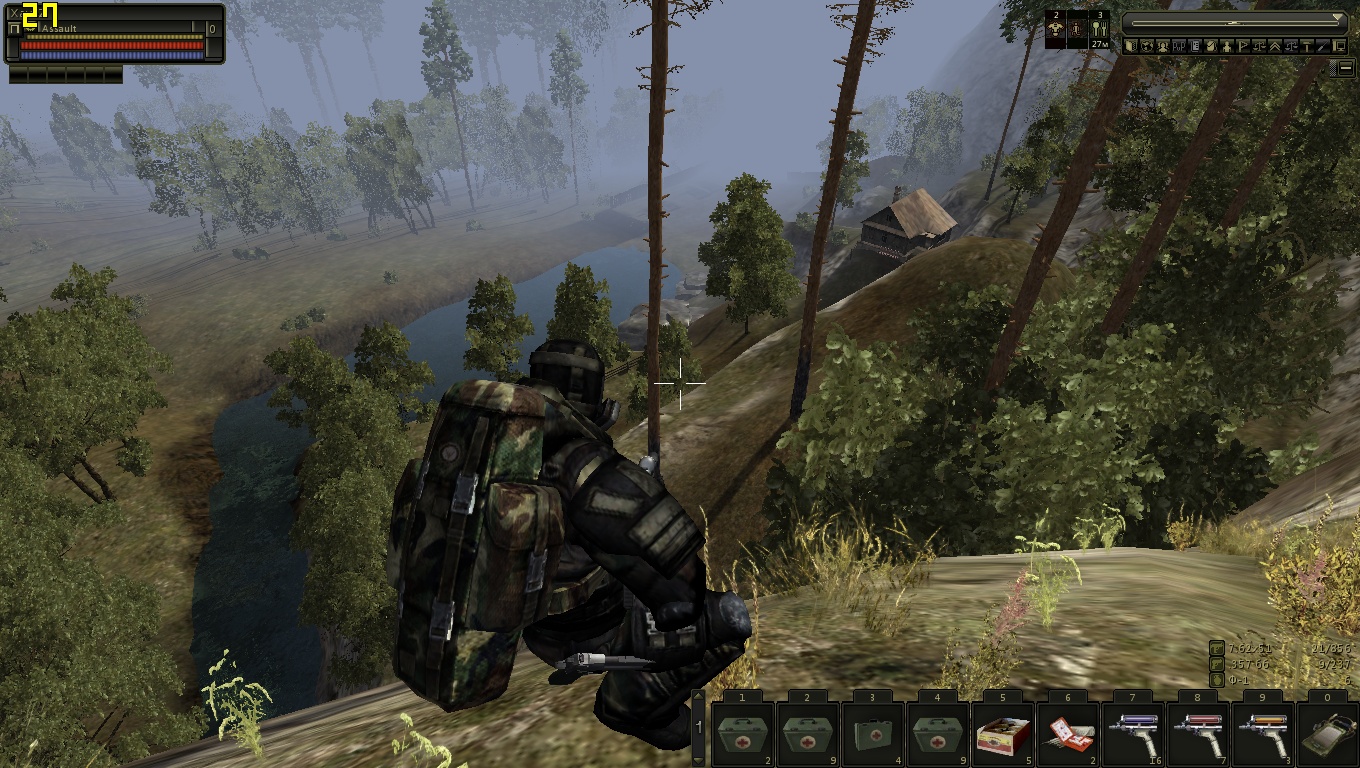Screen dimensions: 1360x768
Task: Select the bandage kit in slot 6
Action: pyautogui.click(x=1068, y=734)
